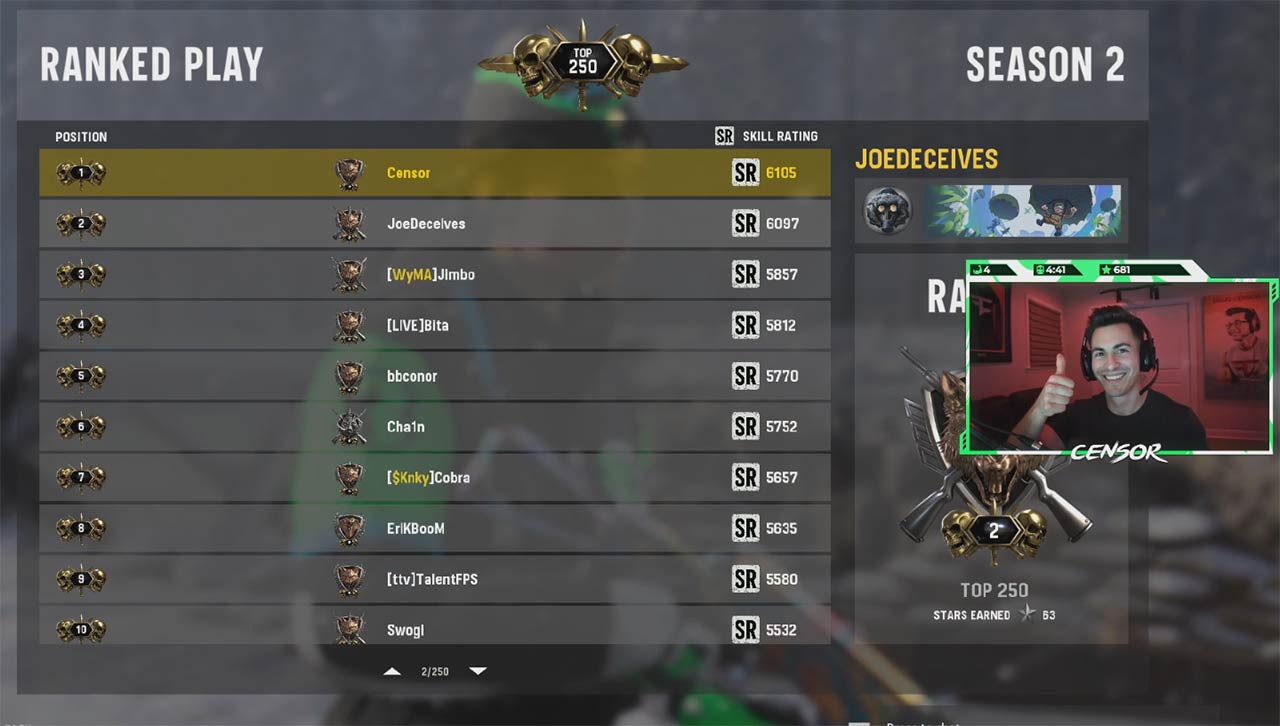
Task: Click Cha1n's crossed-swords emblem
Action: click(x=349, y=426)
